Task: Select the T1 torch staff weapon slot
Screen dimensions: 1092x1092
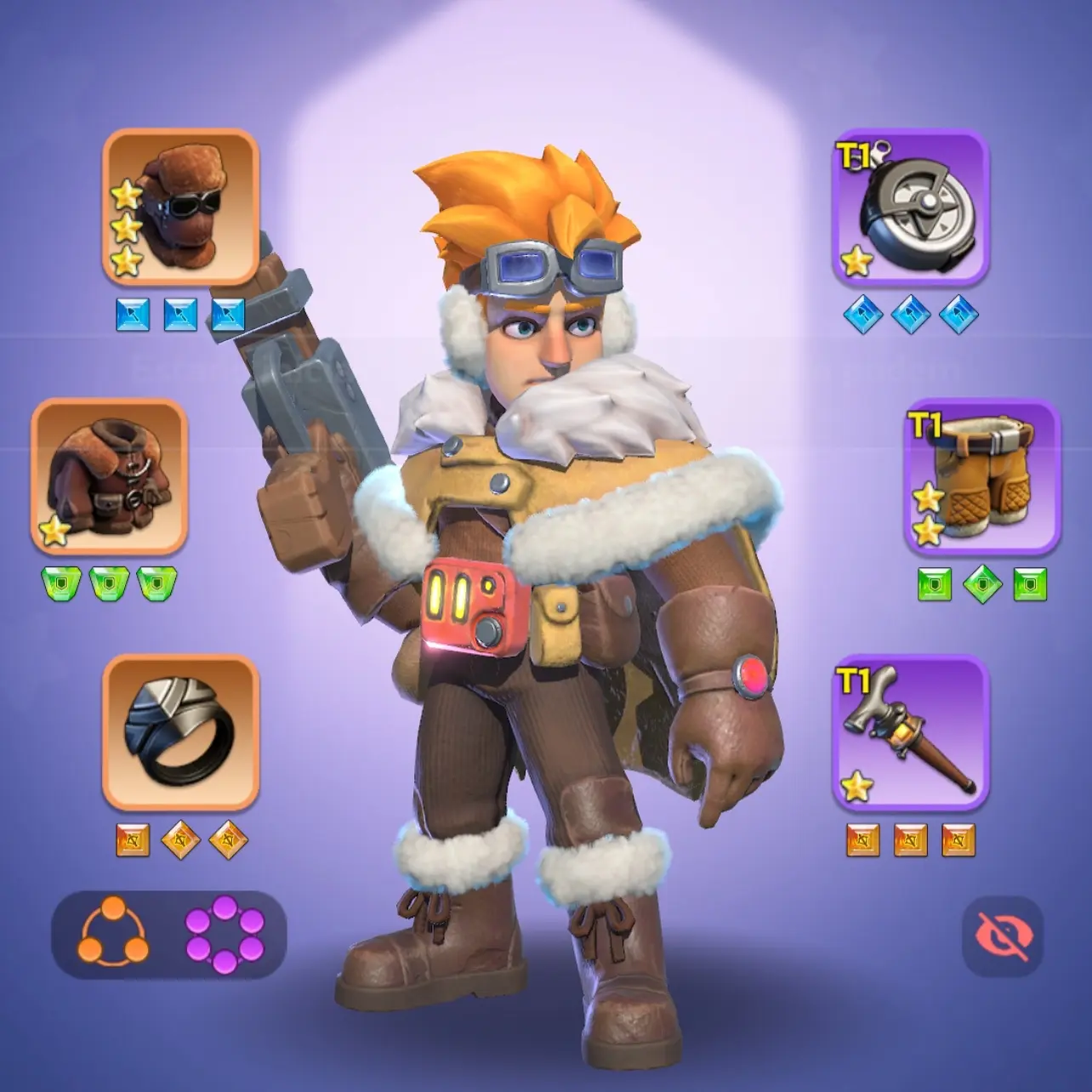Action: pyautogui.click(x=910, y=732)
